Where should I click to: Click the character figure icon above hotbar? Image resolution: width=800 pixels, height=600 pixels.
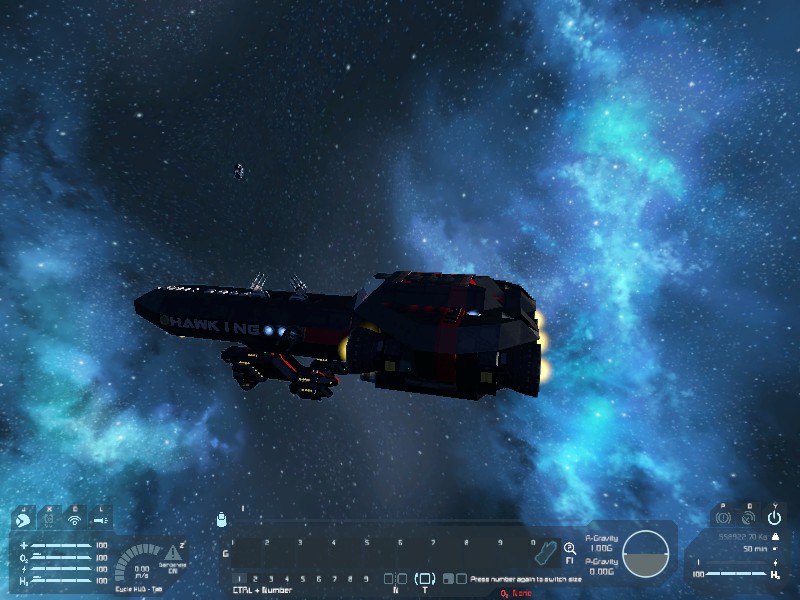click(221, 519)
